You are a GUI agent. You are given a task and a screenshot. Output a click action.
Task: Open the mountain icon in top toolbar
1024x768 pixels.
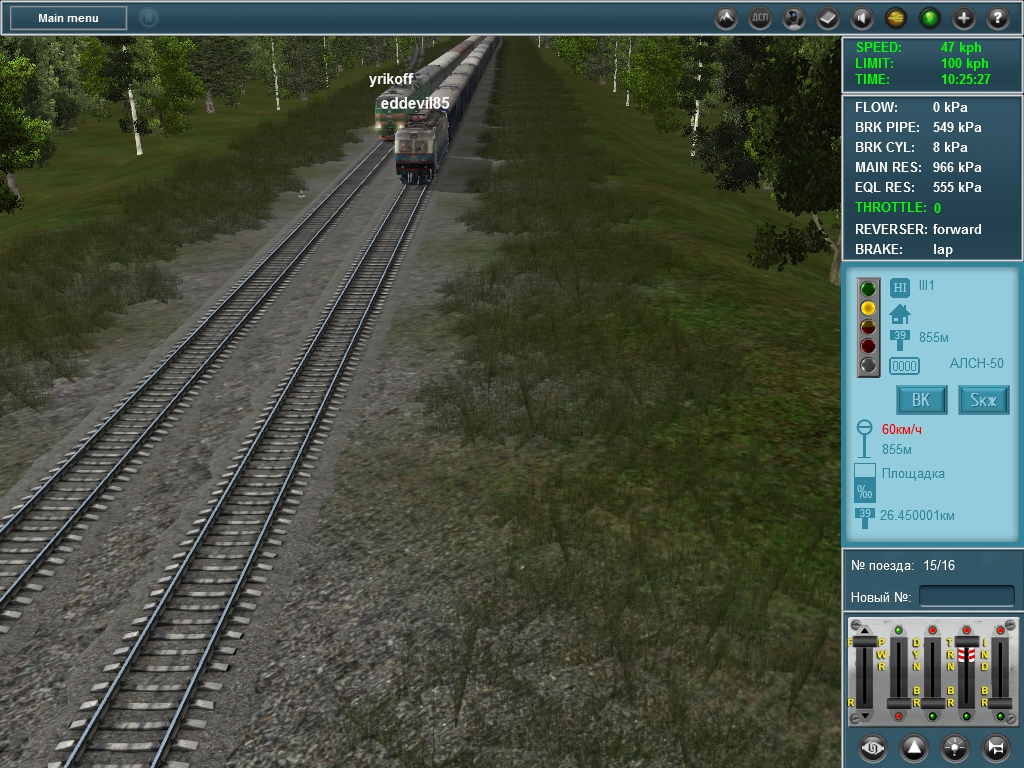click(x=727, y=18)
